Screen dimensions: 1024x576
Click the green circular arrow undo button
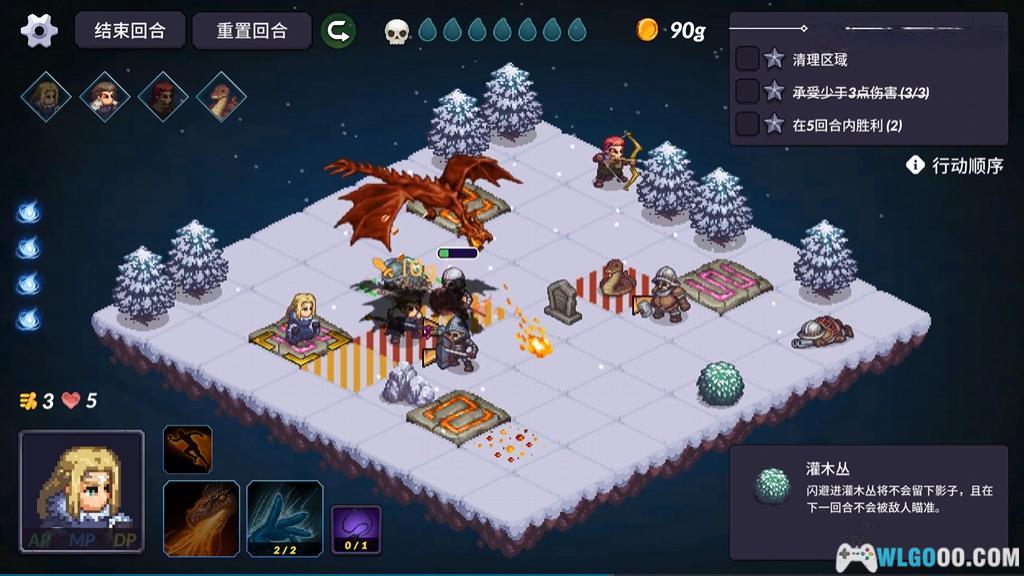point(338,31)
